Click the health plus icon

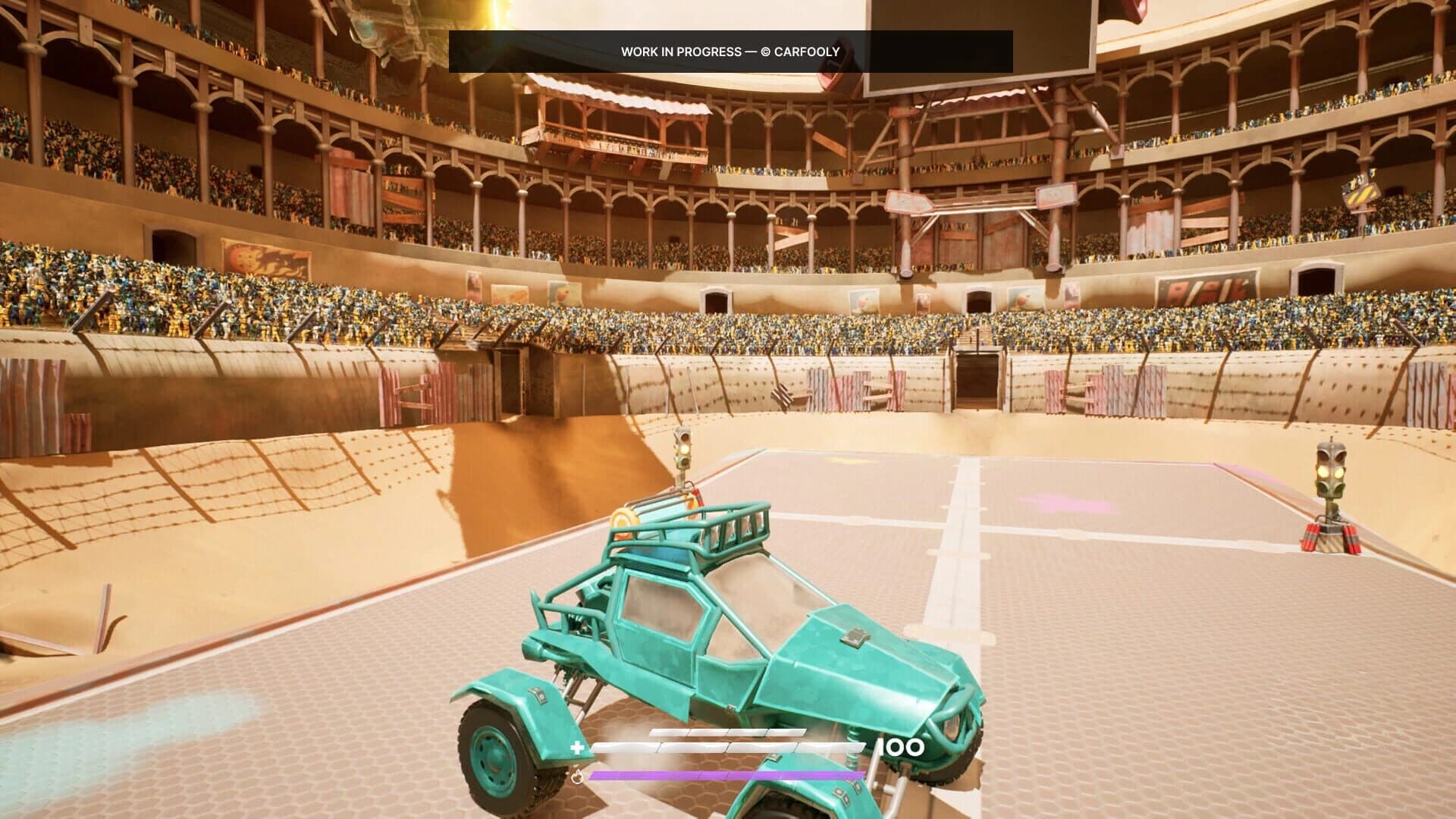pos(578,746)
